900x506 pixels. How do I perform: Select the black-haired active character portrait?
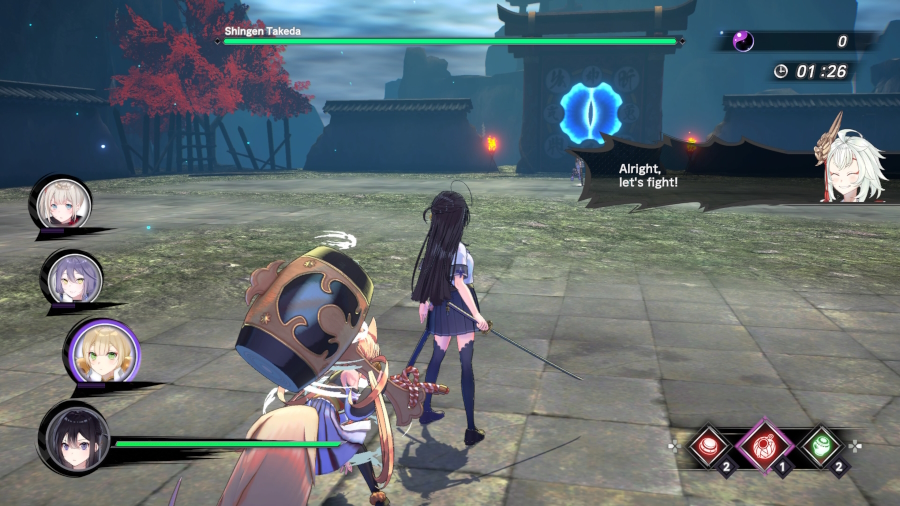coord(74,436)
